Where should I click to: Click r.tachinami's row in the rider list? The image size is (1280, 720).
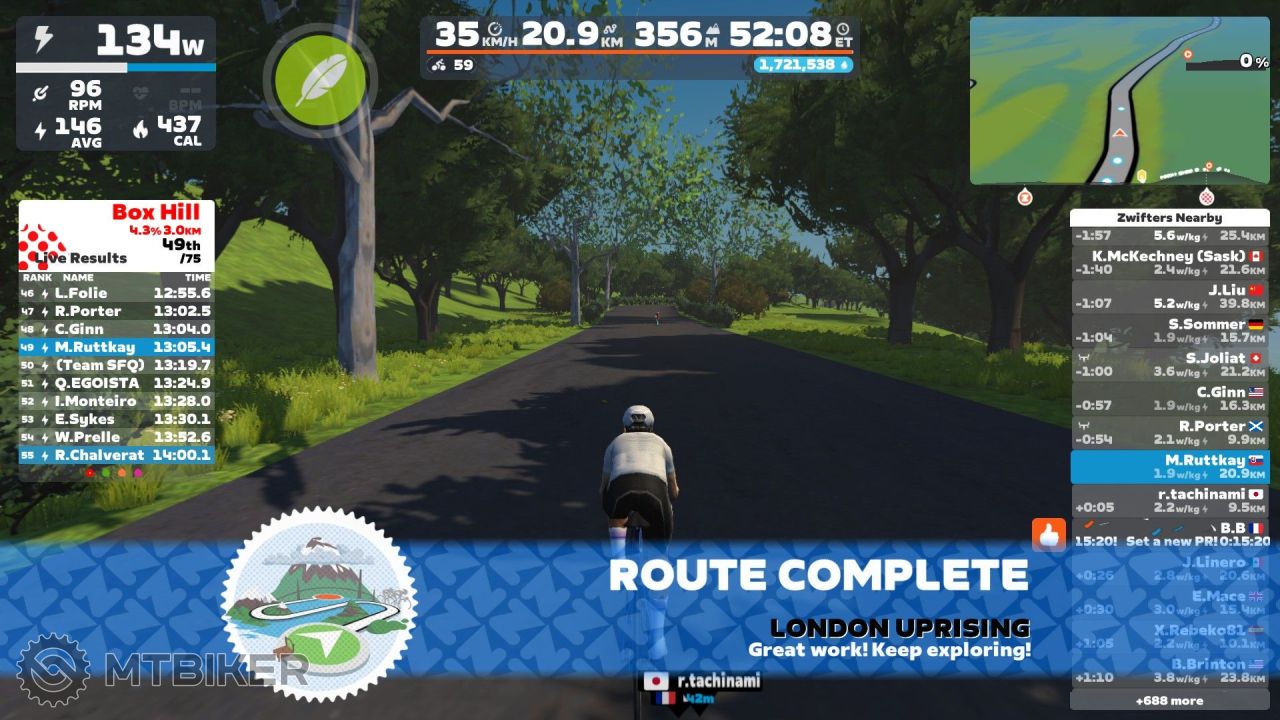(x=1168, y=501)
